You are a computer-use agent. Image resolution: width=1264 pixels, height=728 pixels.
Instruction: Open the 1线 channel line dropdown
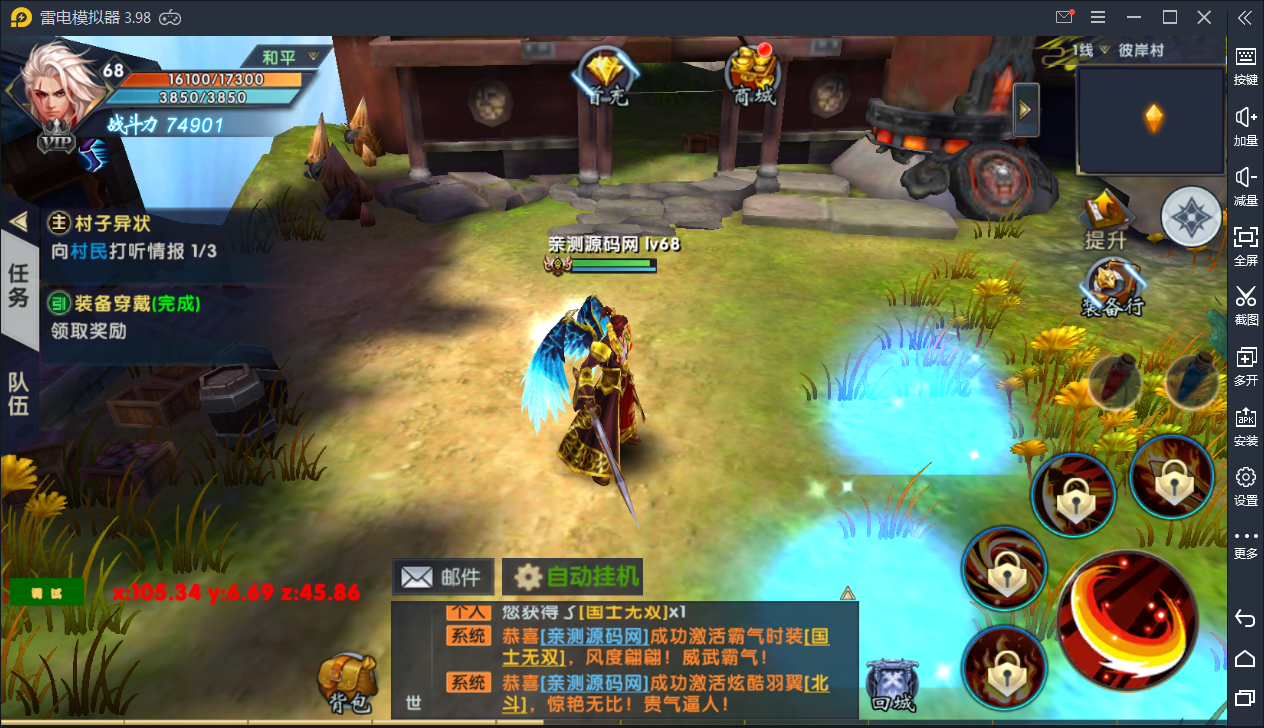tap(1091, 50)
